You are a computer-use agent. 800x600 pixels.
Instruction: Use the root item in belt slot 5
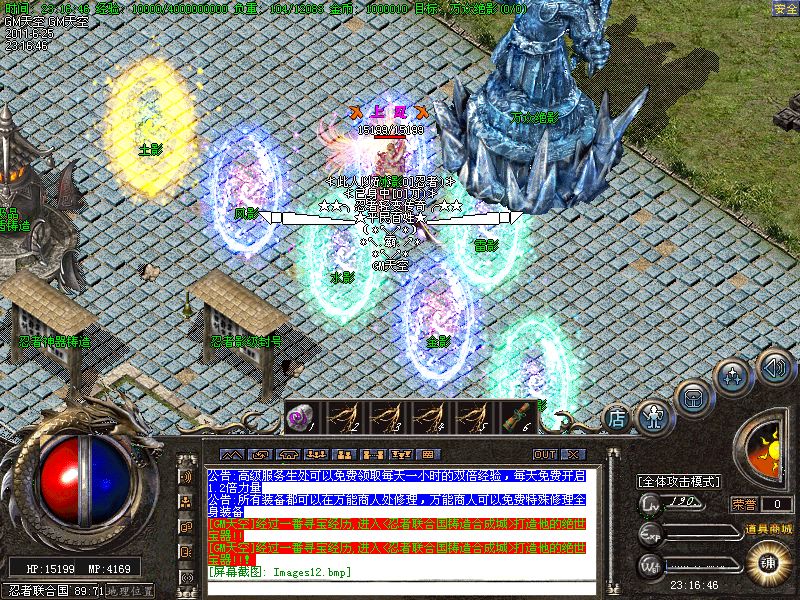coord(473,417)
